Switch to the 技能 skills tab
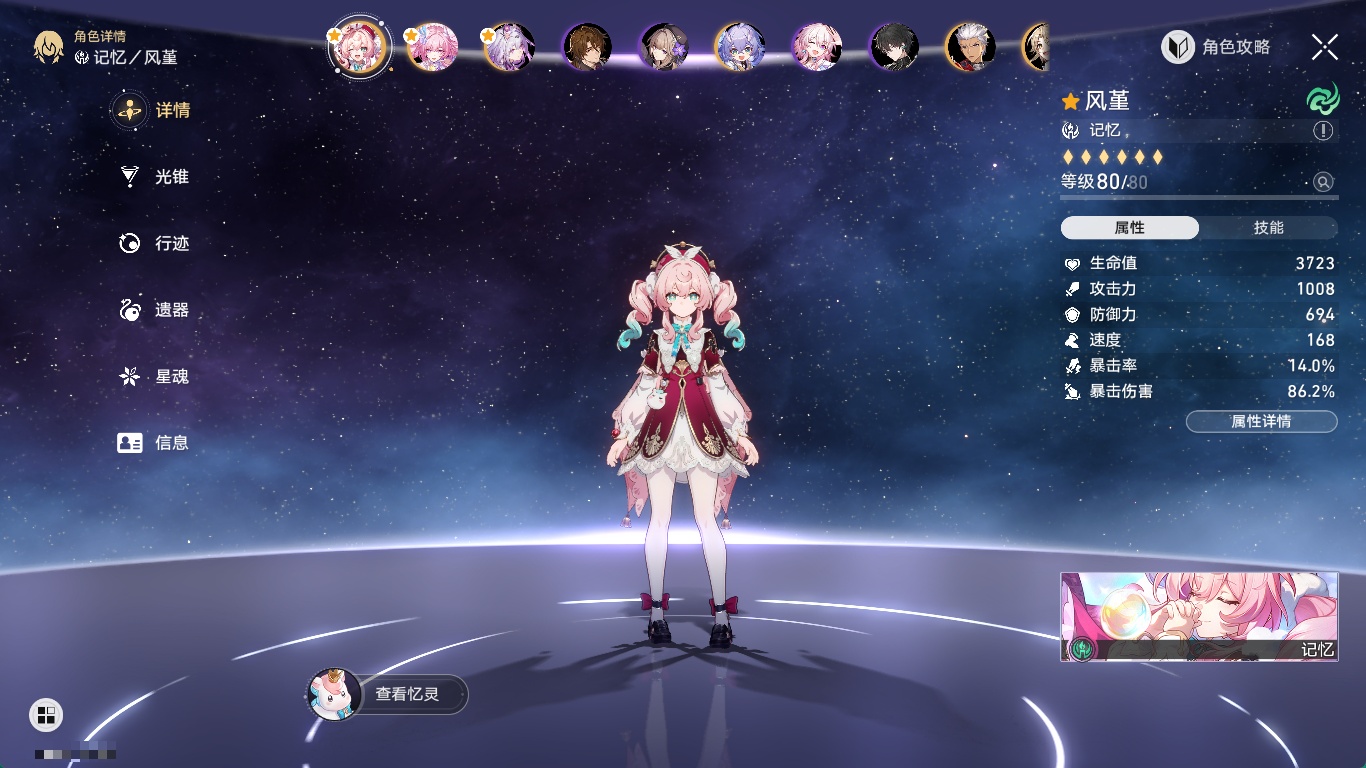The height and width of the screenshot is (768, 1366). point(1268,228)
